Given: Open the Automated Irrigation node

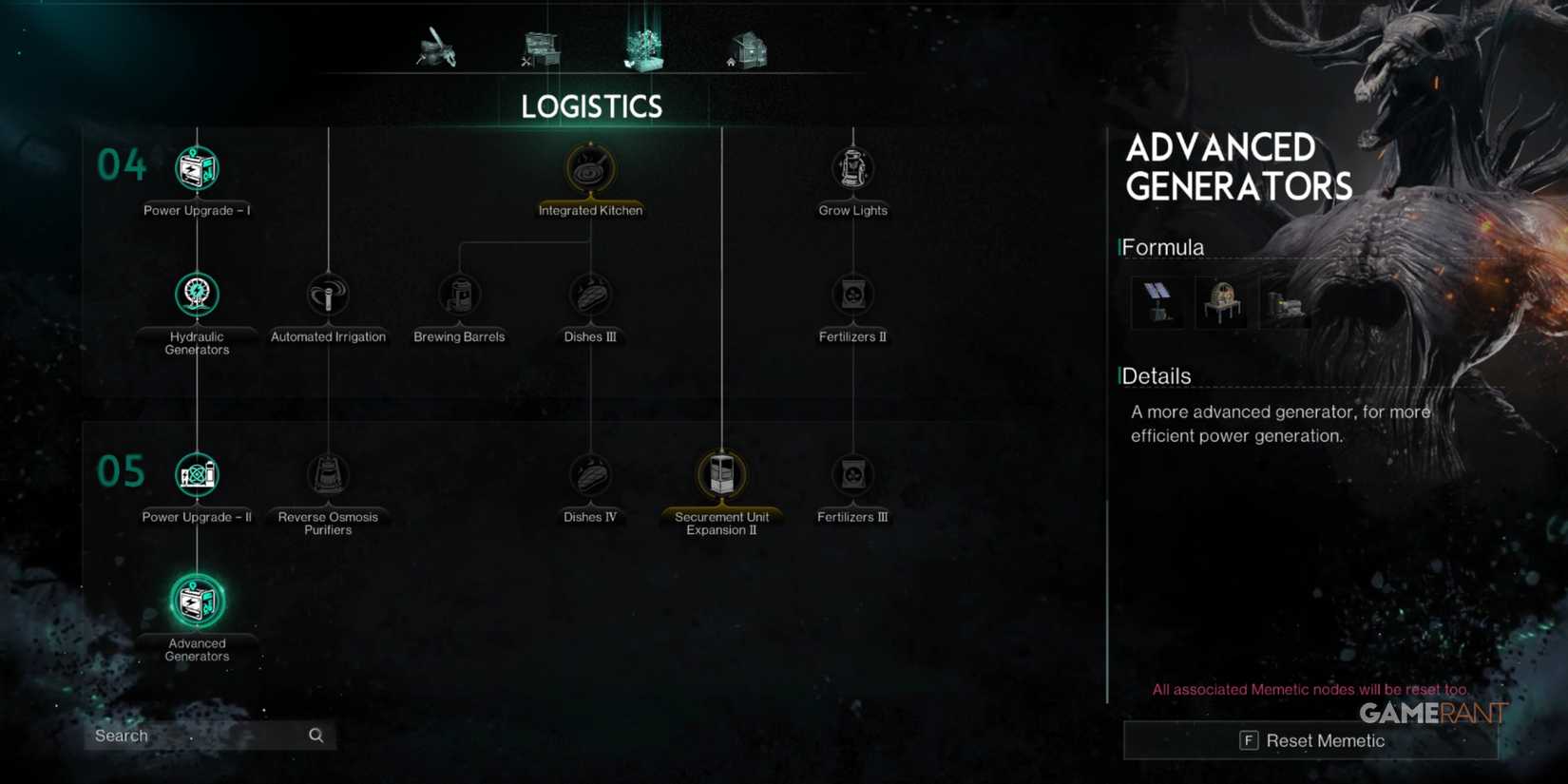Looking at the screenshot, I should tap(328, 296).
